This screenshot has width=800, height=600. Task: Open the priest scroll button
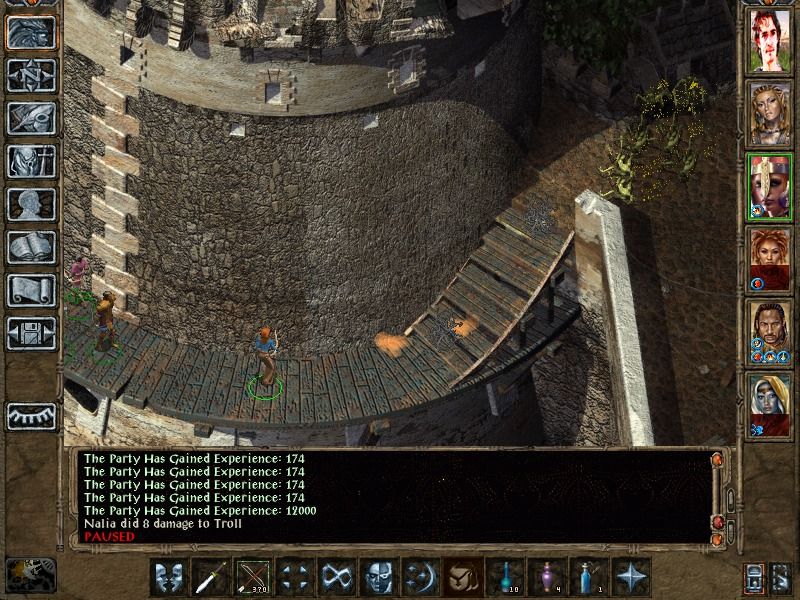31,290
